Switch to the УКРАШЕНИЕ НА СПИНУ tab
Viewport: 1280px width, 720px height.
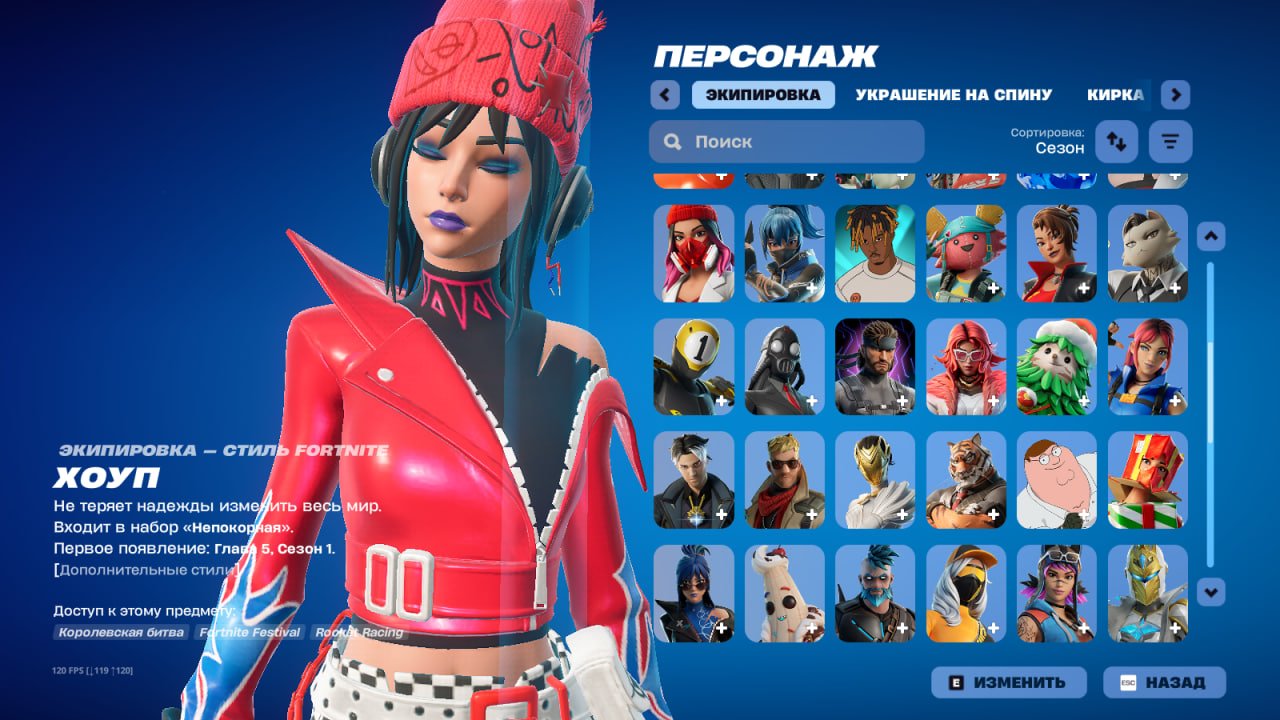pos(952,94)
